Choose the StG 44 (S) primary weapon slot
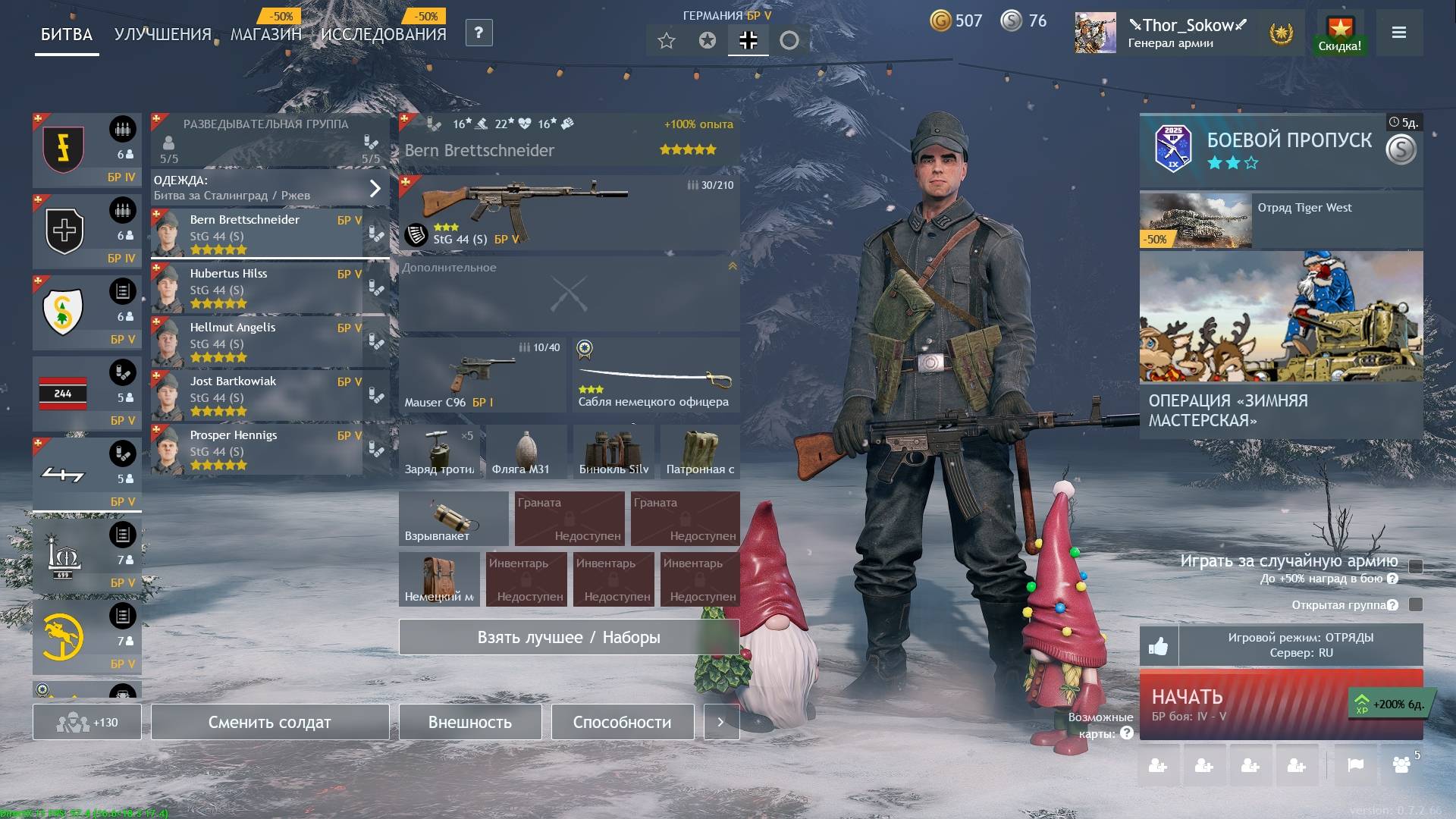 point(569,213)
